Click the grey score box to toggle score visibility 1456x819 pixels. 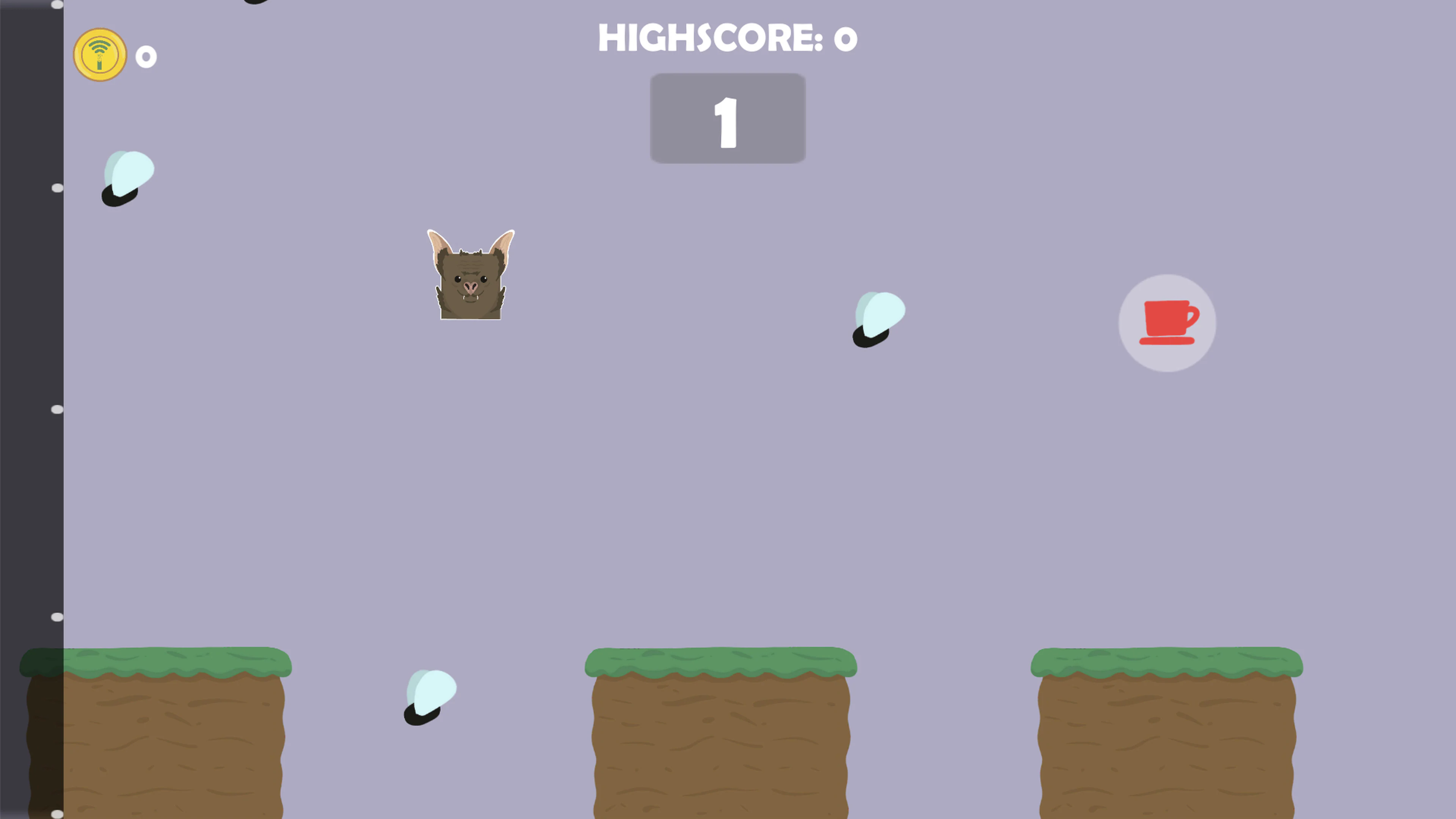(x=728, y=118)
